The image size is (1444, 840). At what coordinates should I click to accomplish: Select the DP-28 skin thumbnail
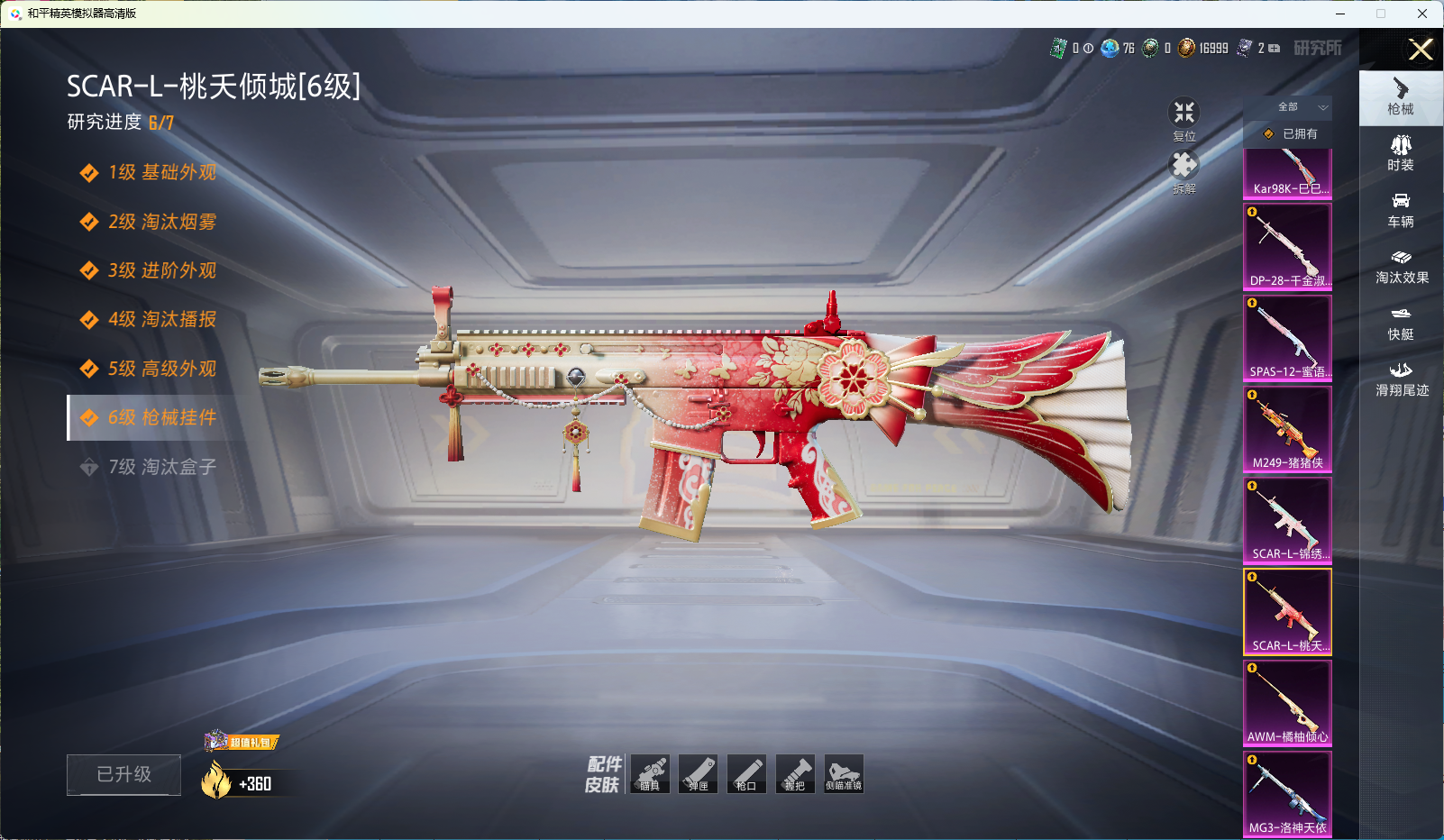tap(1287, 246)
